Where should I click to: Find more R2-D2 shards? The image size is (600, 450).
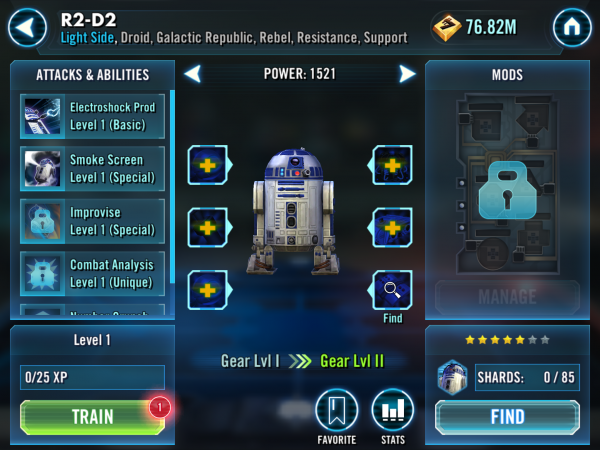(x=507, y=416)
